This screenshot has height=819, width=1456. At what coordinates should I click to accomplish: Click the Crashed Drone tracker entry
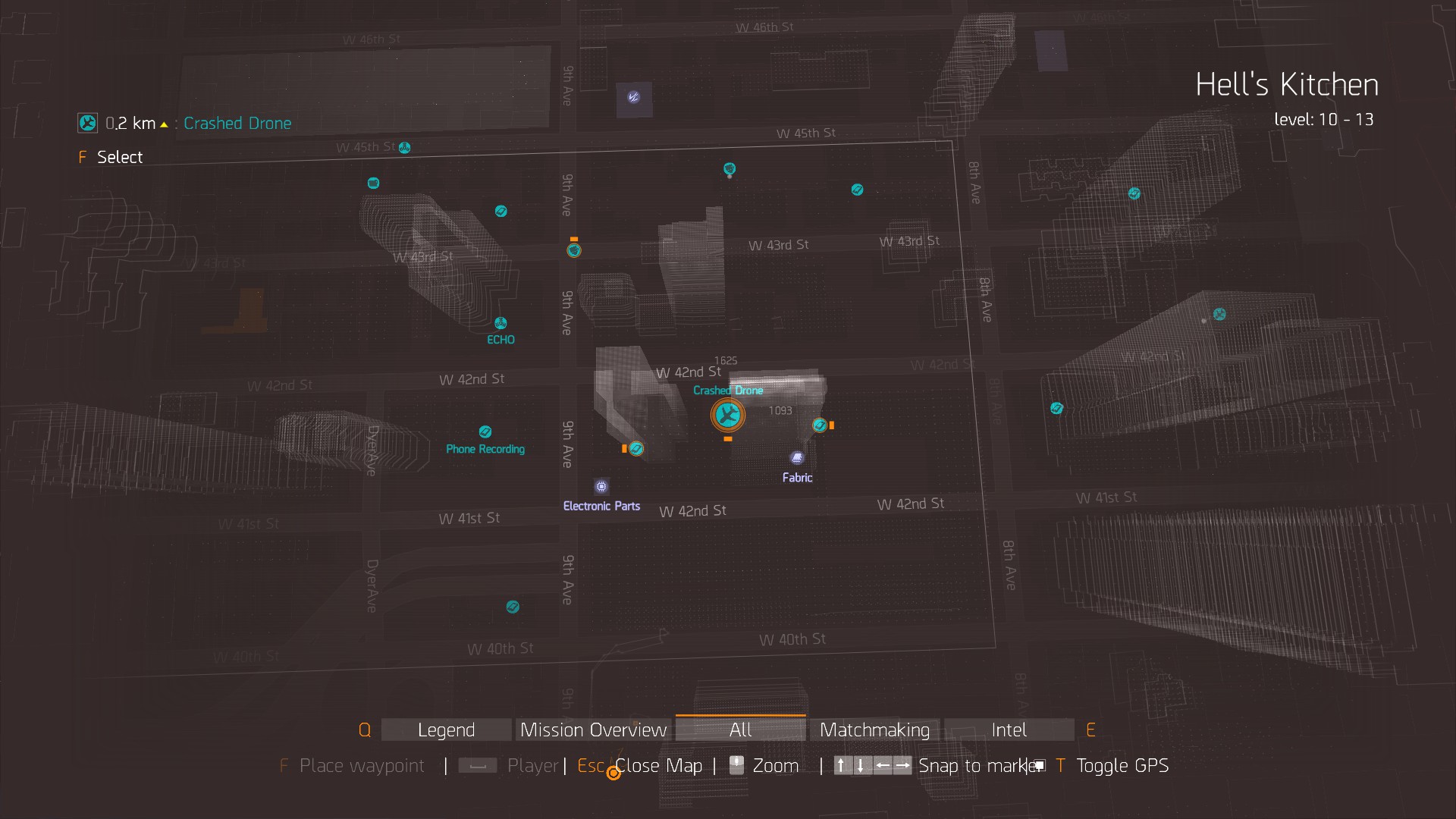pyautogui.click(x=237, y=124)
